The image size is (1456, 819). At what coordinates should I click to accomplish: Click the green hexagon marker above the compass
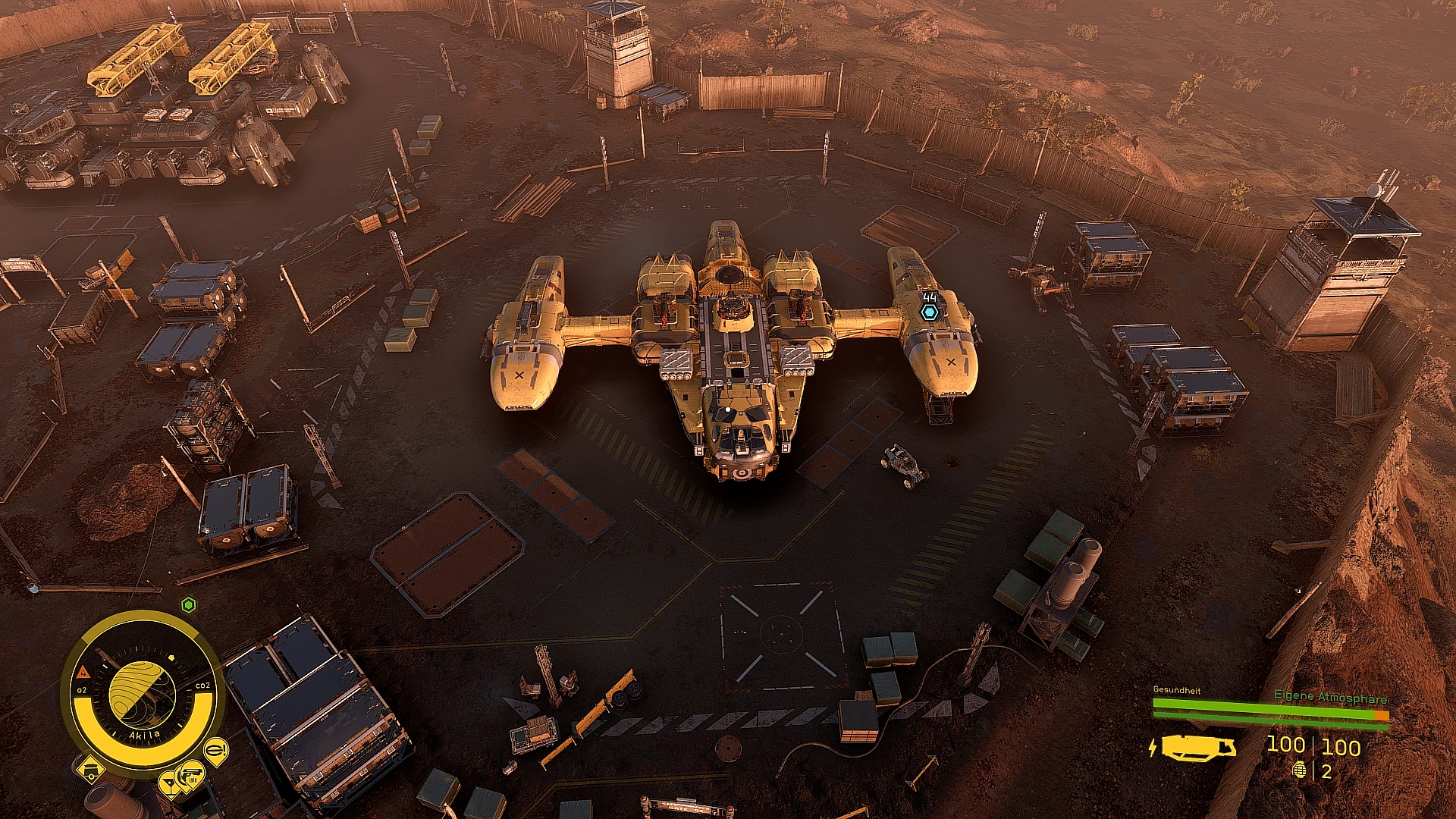[x=189, y=604]
